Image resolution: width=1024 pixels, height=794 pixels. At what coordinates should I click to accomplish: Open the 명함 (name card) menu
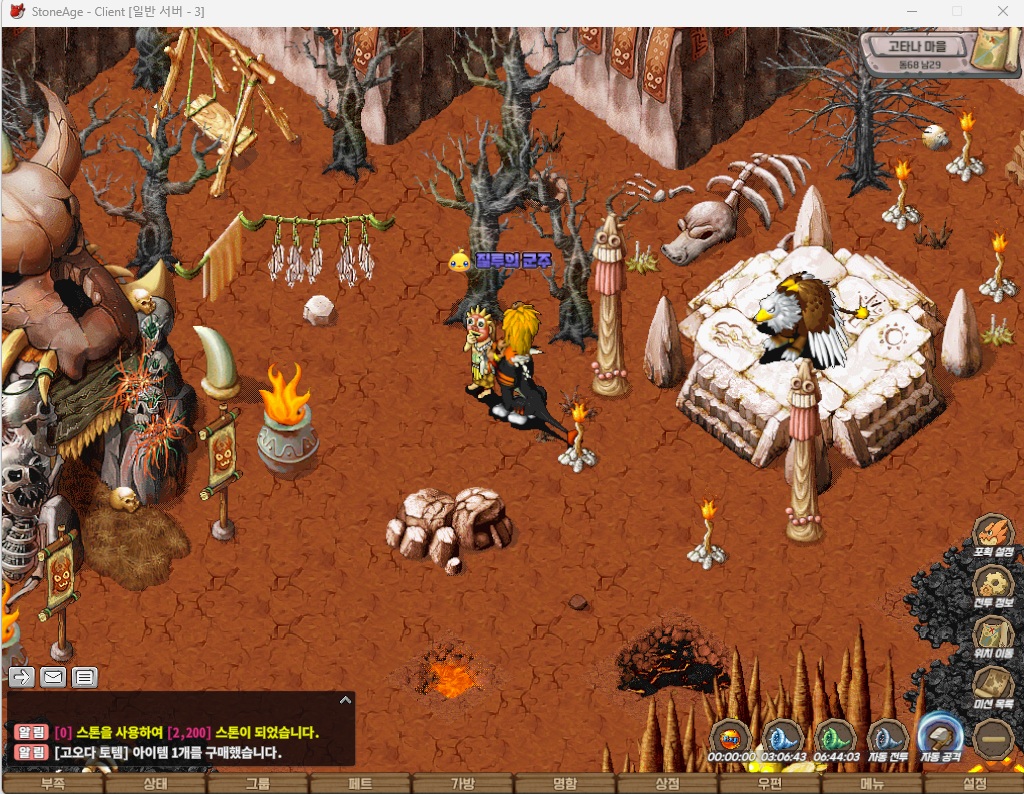[x=565, y=784]
